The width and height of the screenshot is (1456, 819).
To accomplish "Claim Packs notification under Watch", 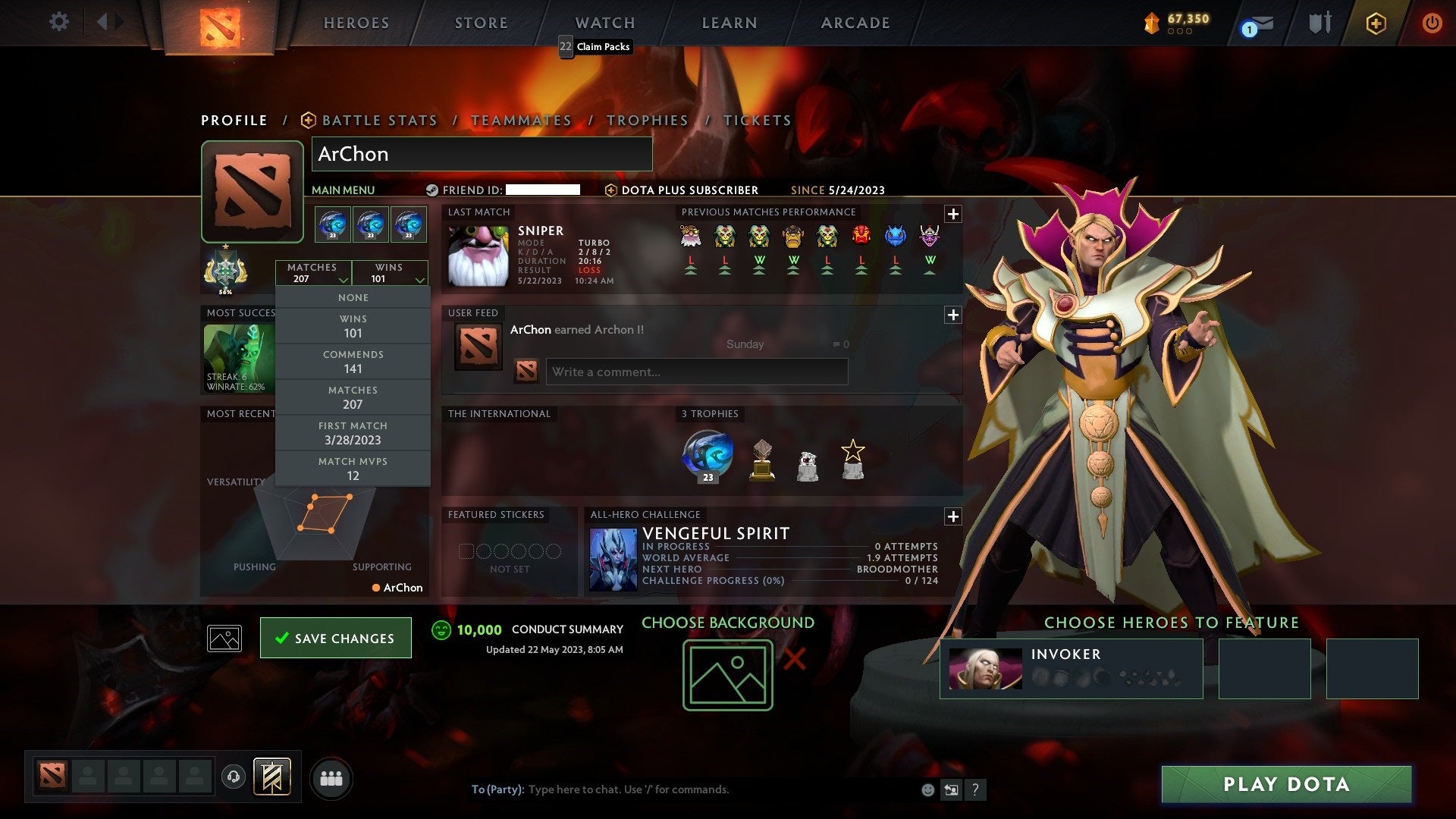I will tap(595, 47).
